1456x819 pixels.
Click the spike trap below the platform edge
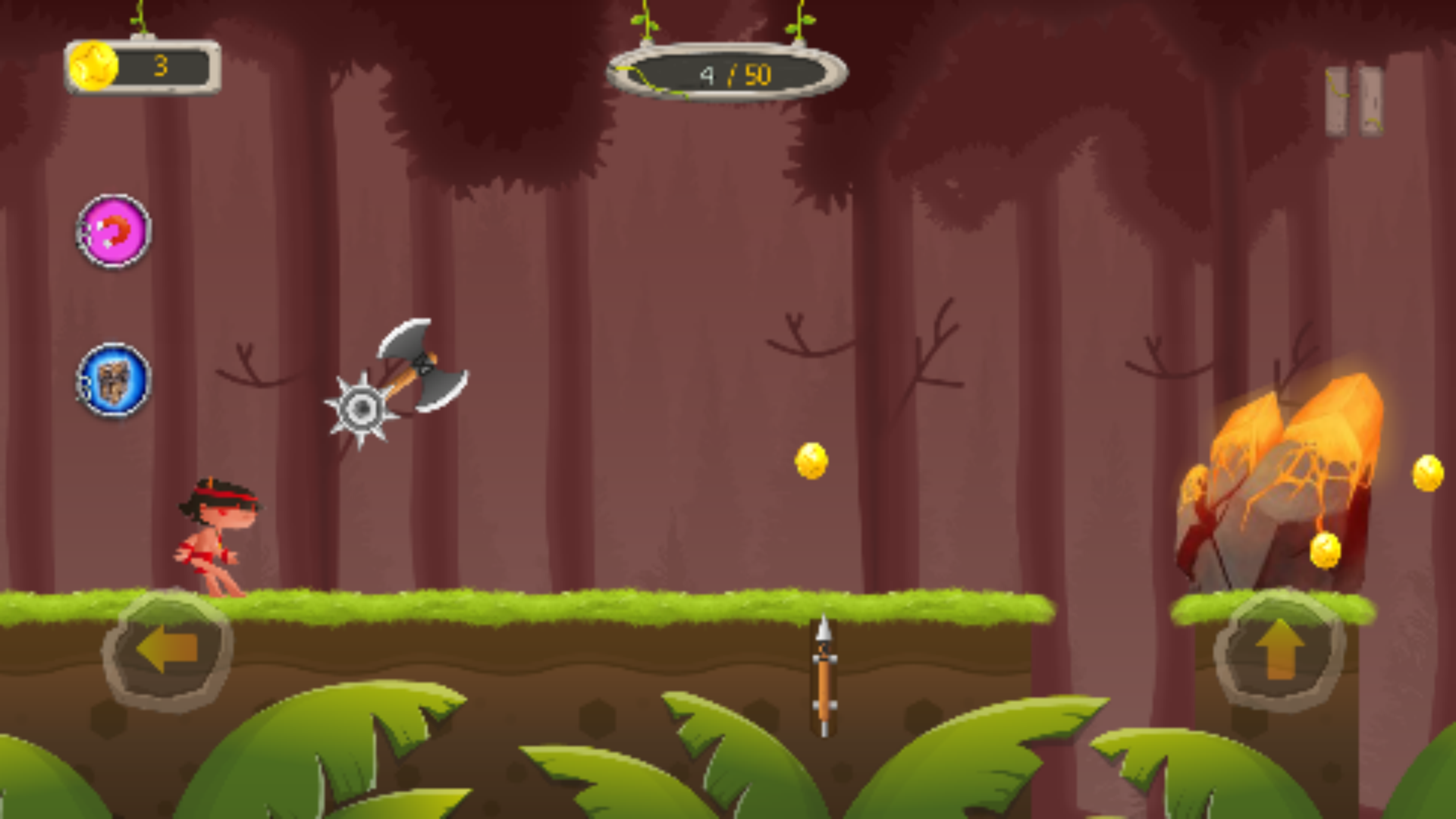pos(823,675)
